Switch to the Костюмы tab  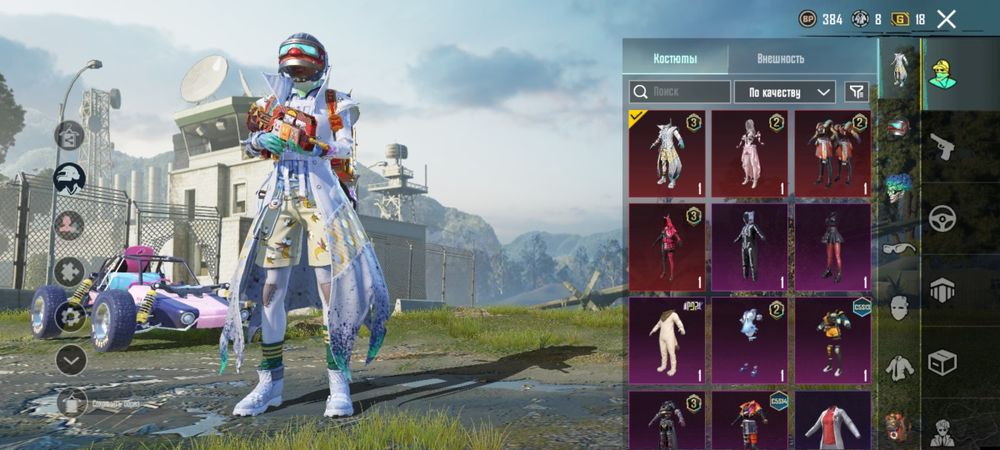(x=675, y=57)
